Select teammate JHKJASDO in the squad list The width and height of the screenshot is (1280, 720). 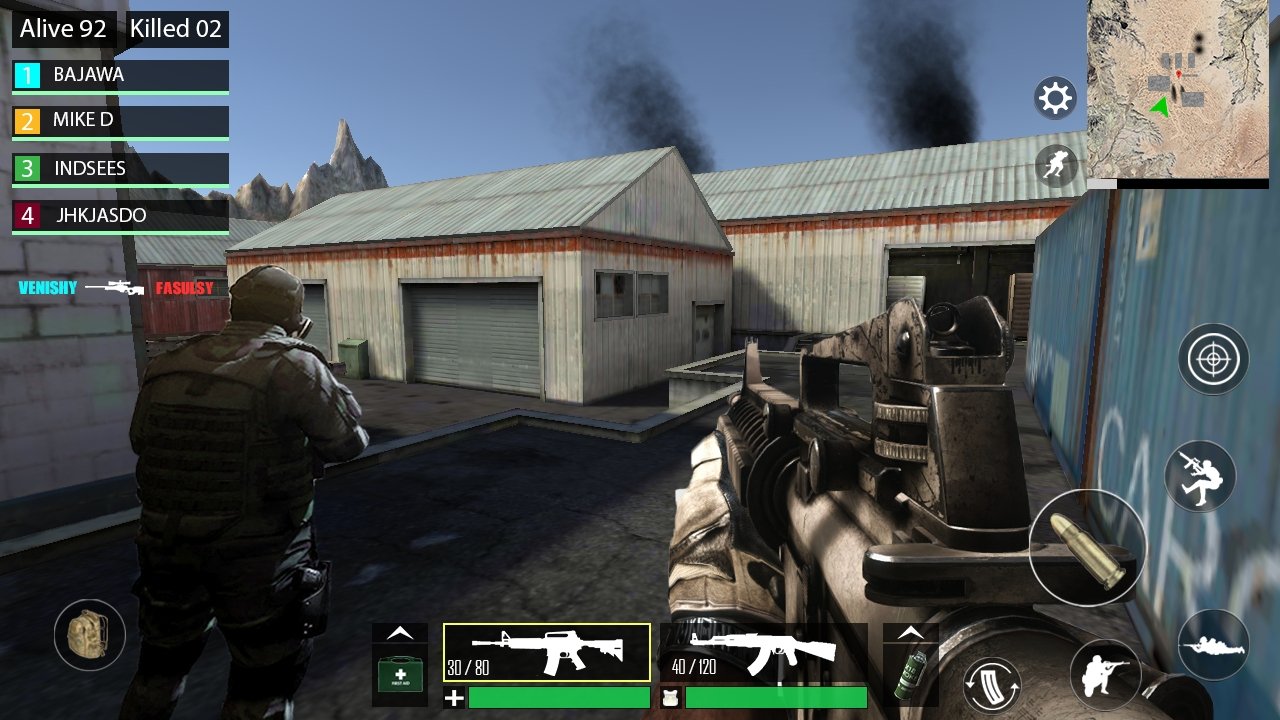[121, 215]
